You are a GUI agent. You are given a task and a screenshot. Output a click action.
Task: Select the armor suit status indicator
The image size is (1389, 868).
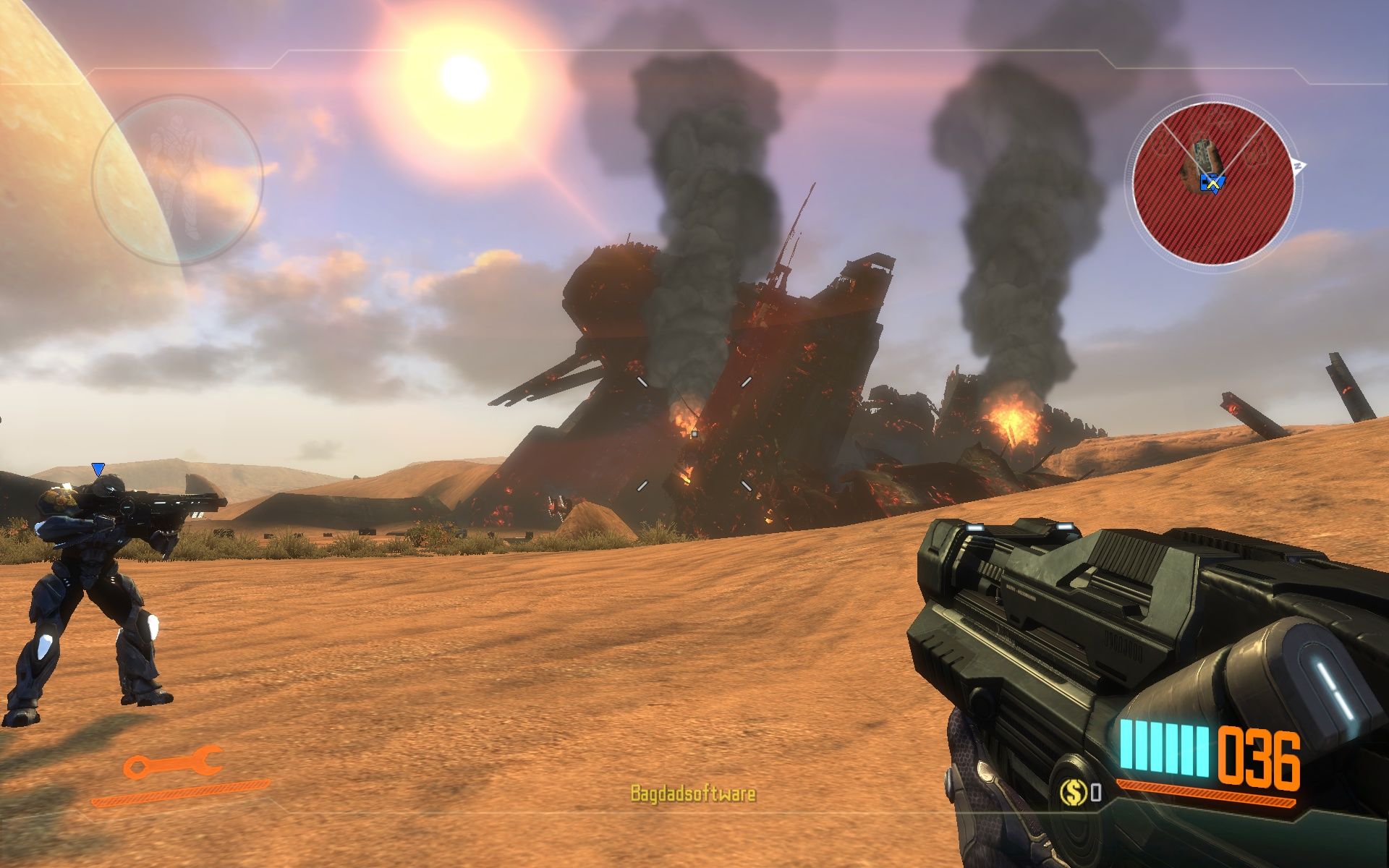[177, 180]
